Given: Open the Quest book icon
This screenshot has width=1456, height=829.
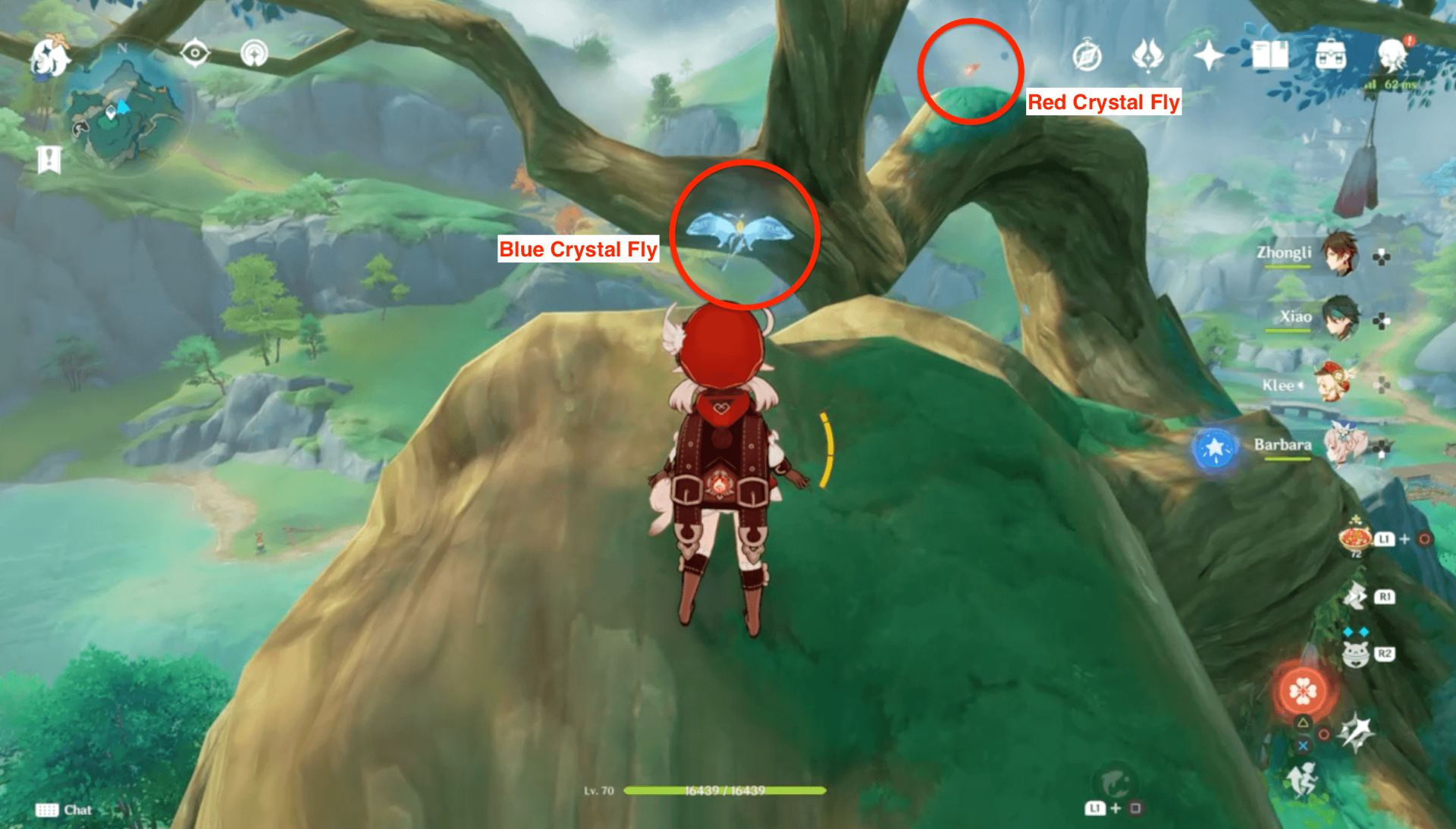Looking at the screenshot, I should (1271, 53).
